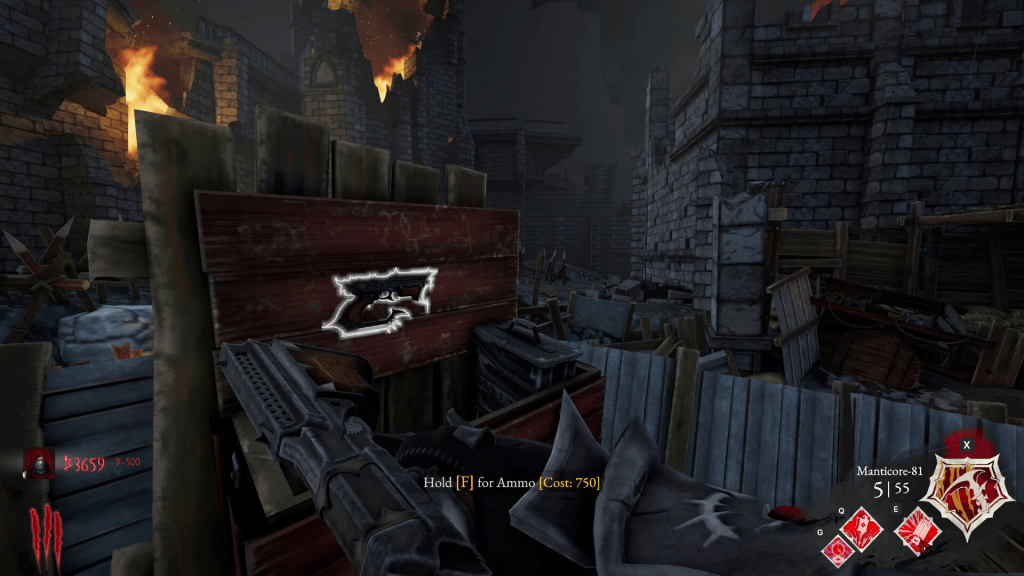Activate the large scythe ultimate ability emblem

pos(966,486)
